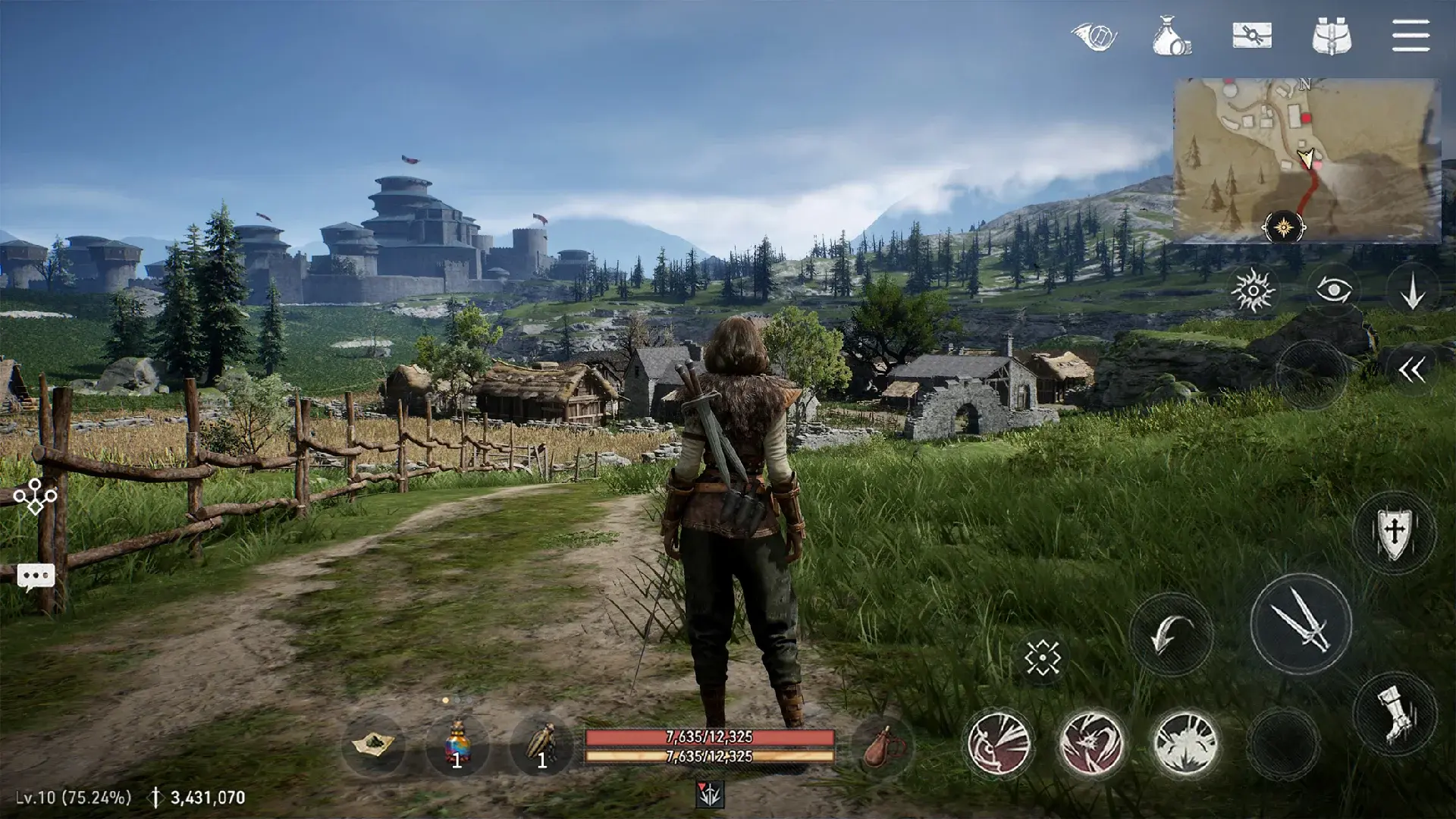The height and width of the screenshot is (819, 1456).
Task: Use the potion bottle quick slot
Action: coord(457,744)
